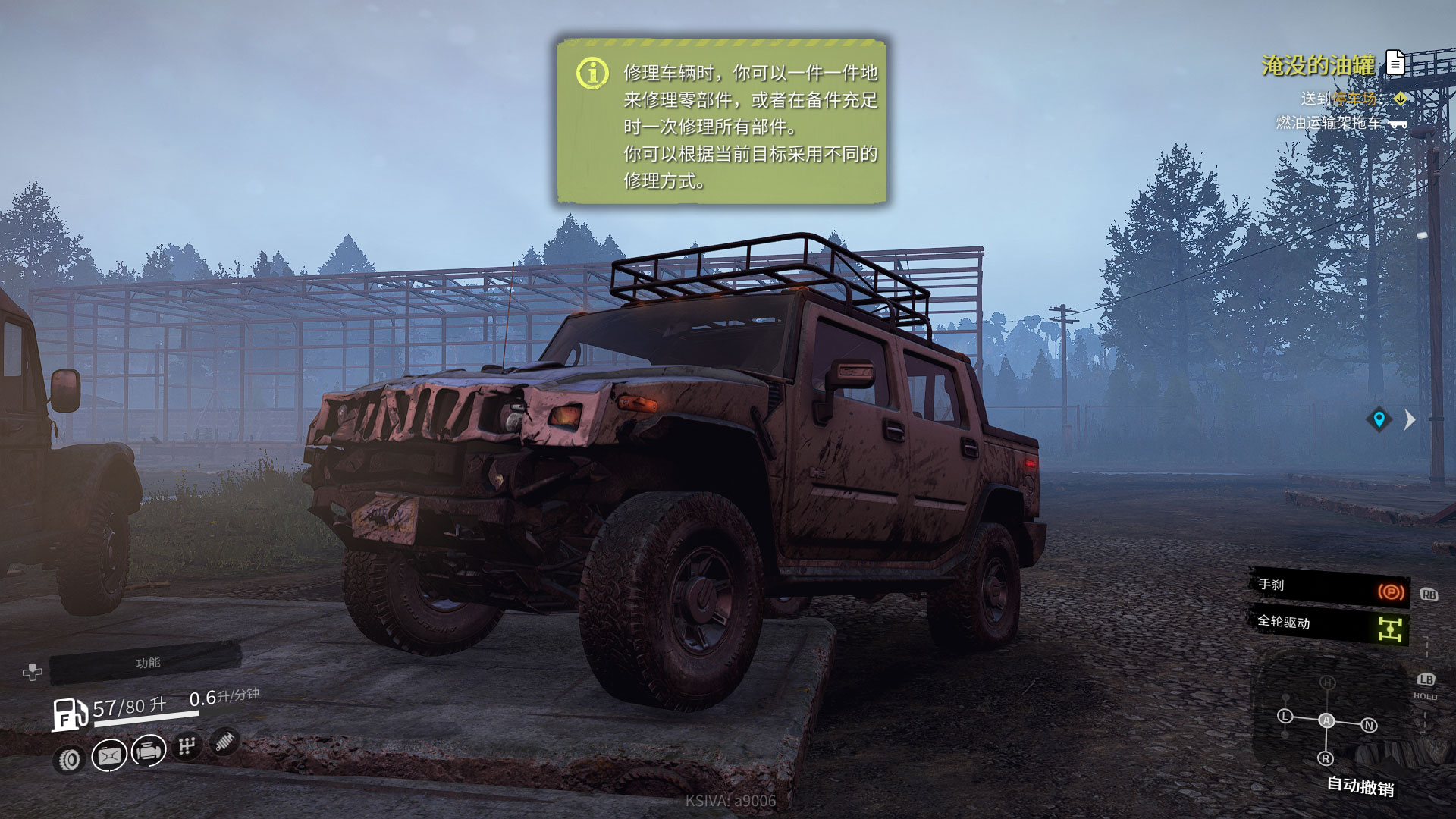Click the wheel damage status icon
This screenshot has height=819, width=1456.
point(70,759)
